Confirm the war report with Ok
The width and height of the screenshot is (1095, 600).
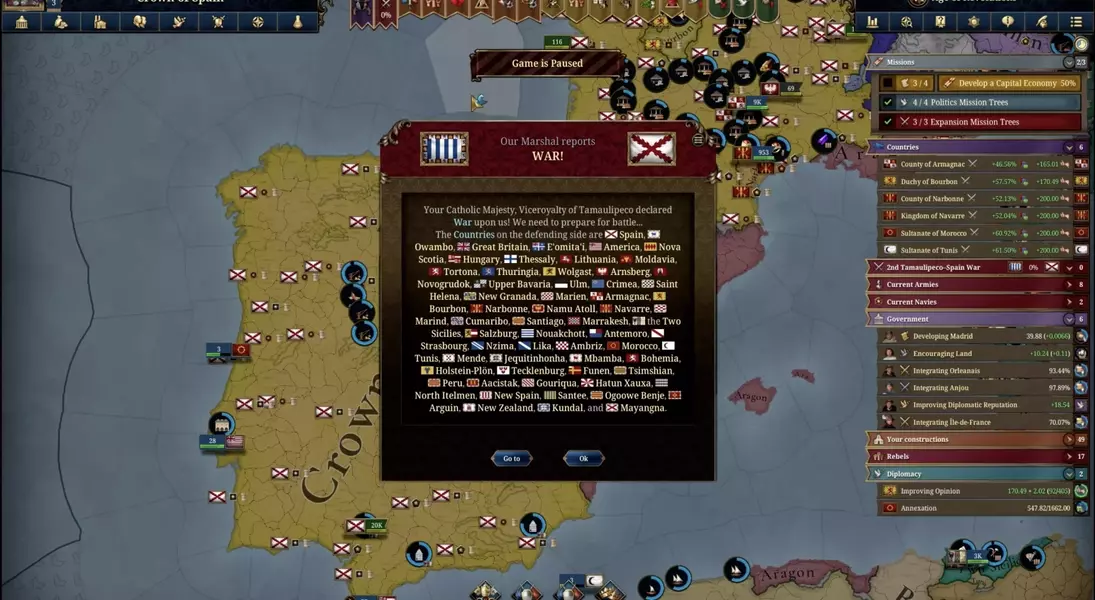(x=583, y=458)
